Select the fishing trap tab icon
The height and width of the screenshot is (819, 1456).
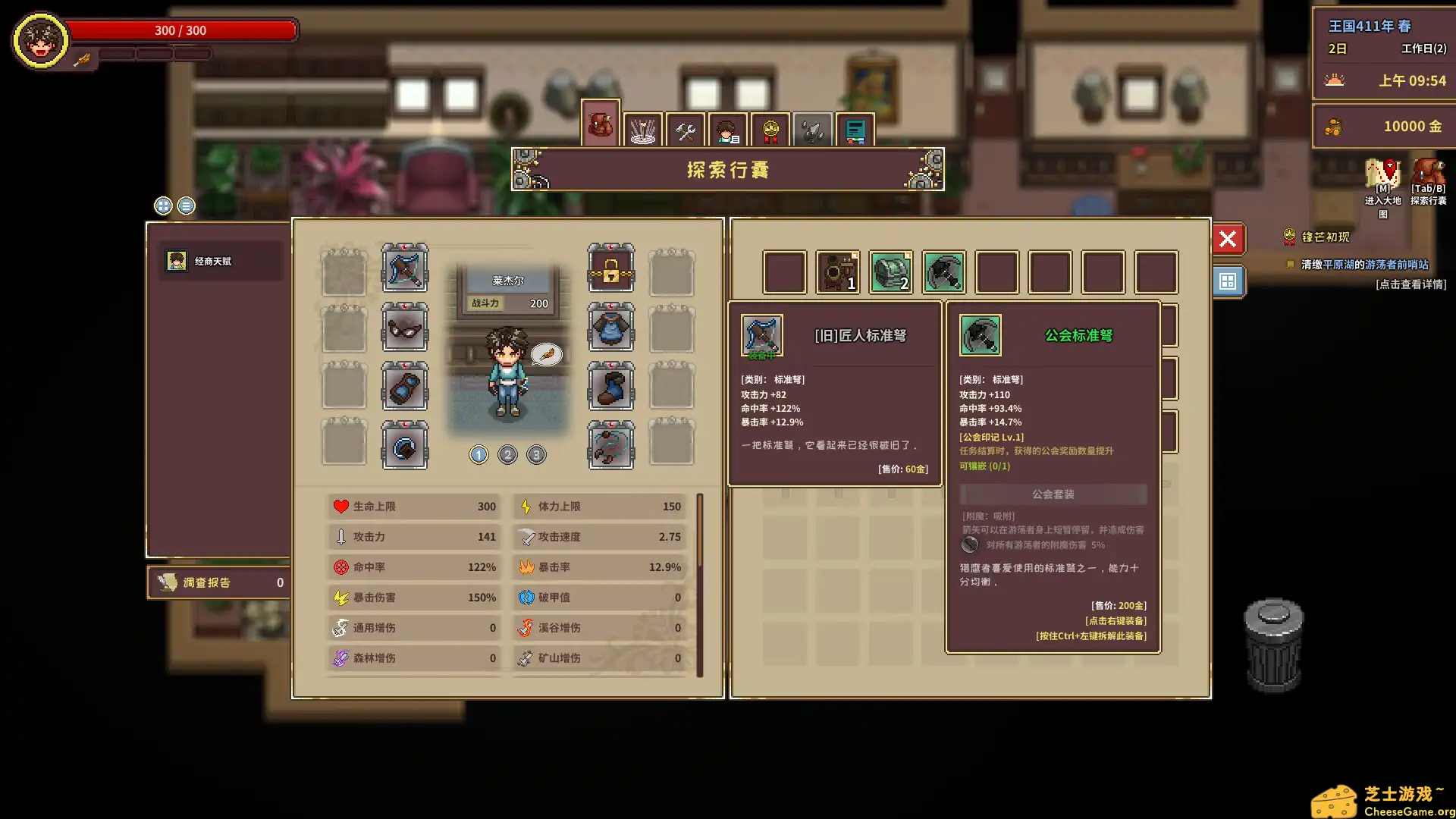[x=644, y=128]
